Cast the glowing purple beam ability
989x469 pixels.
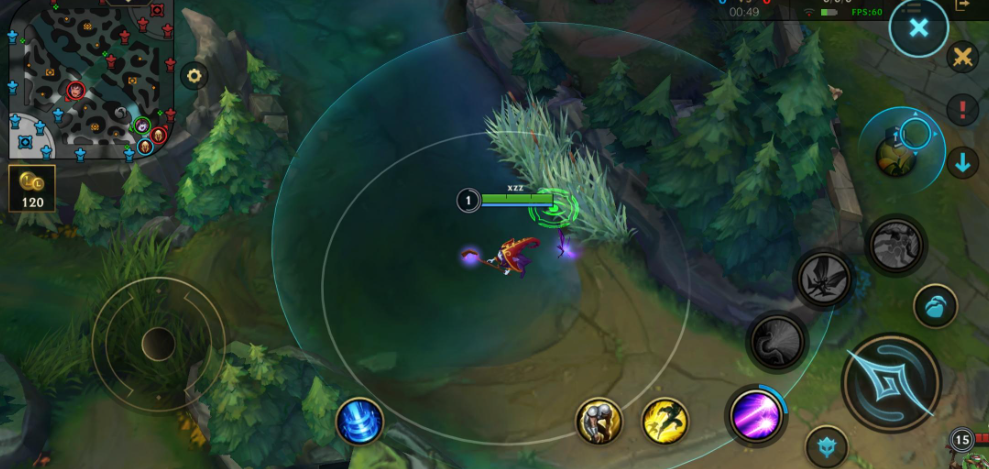point(755,412)
